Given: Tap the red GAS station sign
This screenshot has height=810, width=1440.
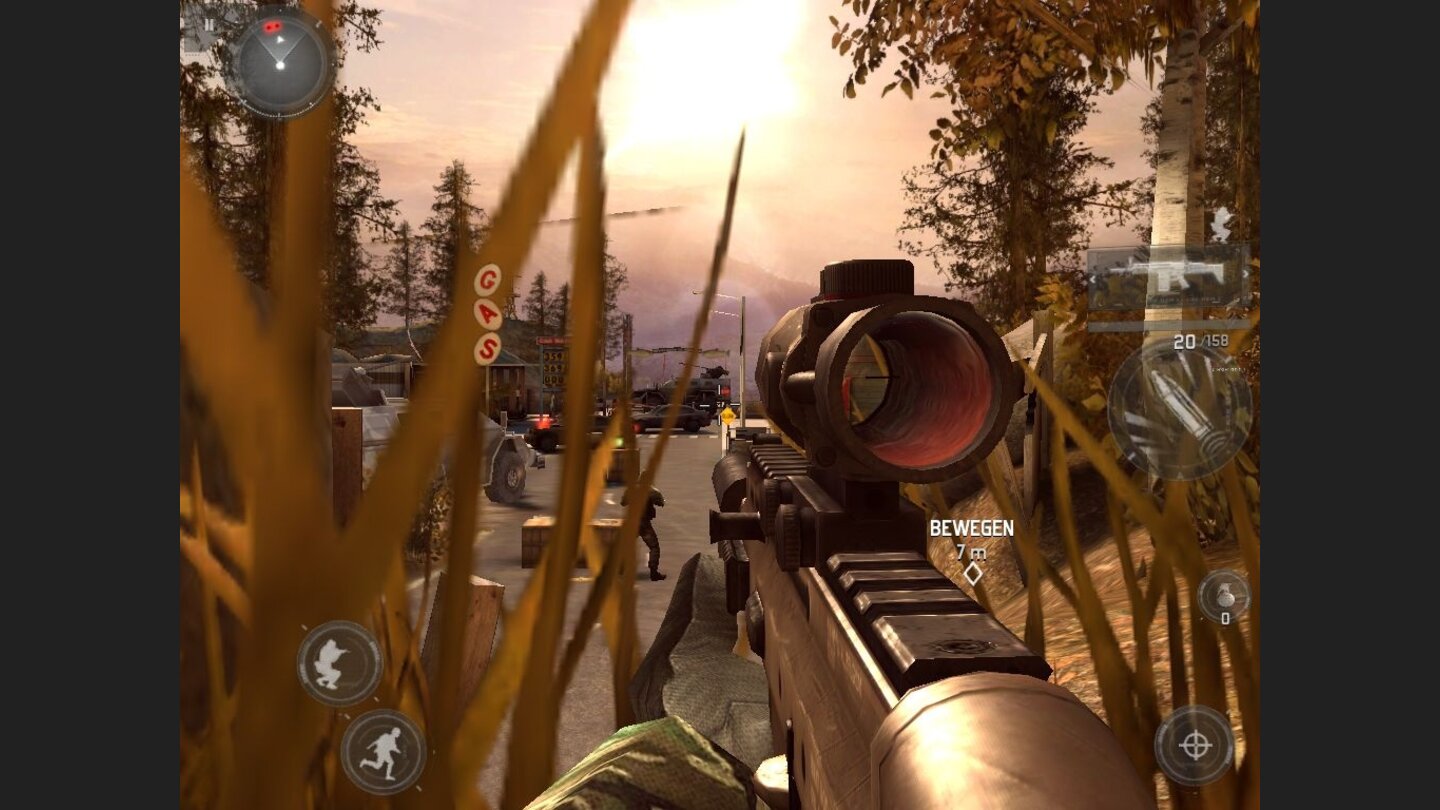Looking at the screenshot, I should point(487,313).
